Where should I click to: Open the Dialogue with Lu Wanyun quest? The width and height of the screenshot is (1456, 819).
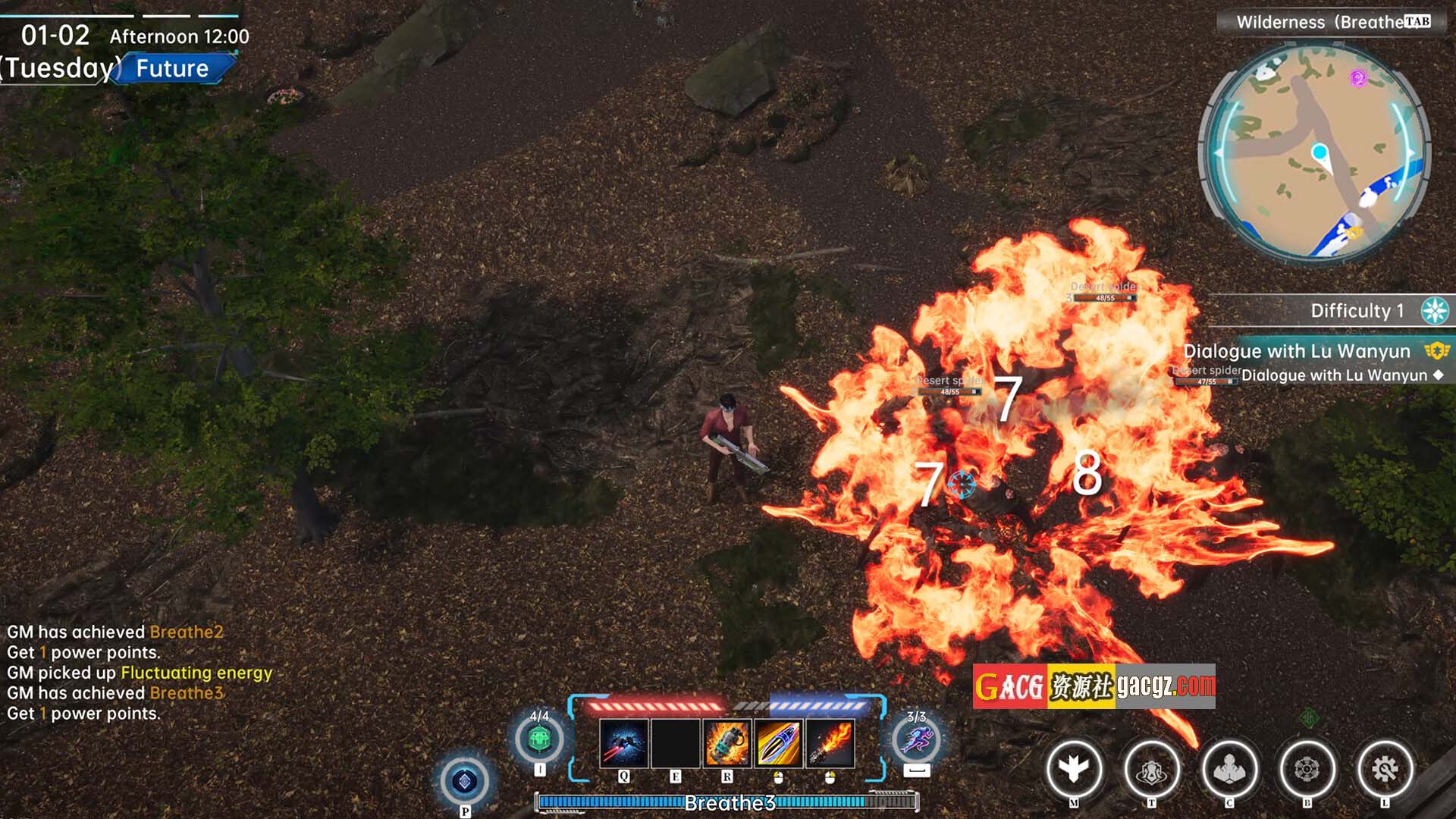pyautogui.click(x=1297, y=351)
